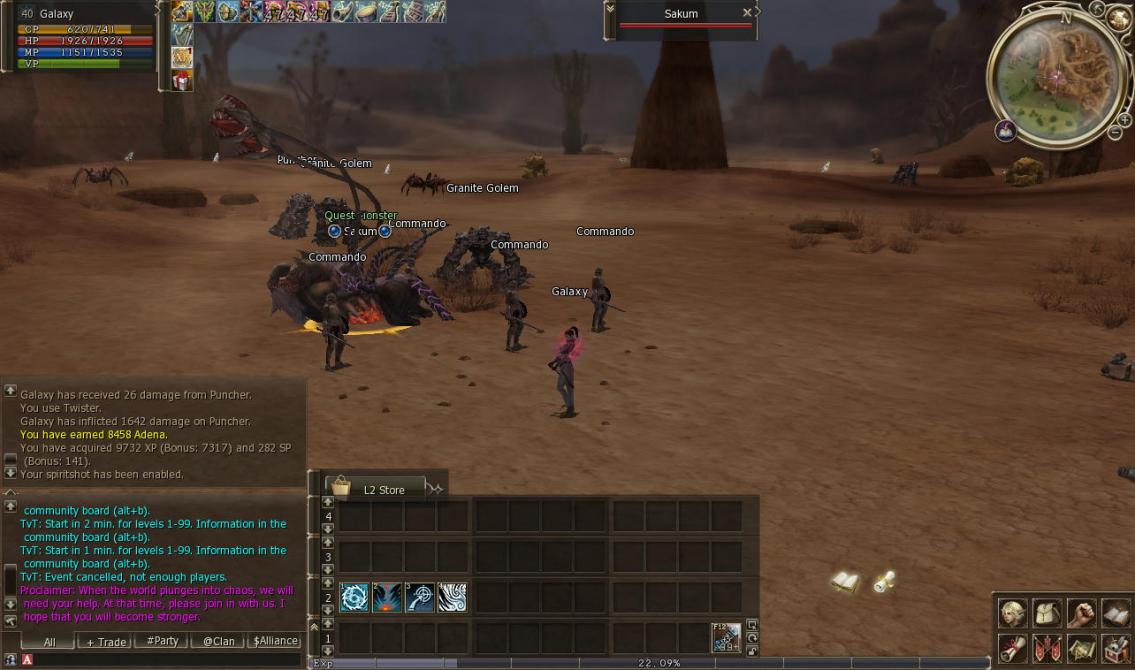
Task: Use the red flame wings skill
Action: [x=387, y=597]
